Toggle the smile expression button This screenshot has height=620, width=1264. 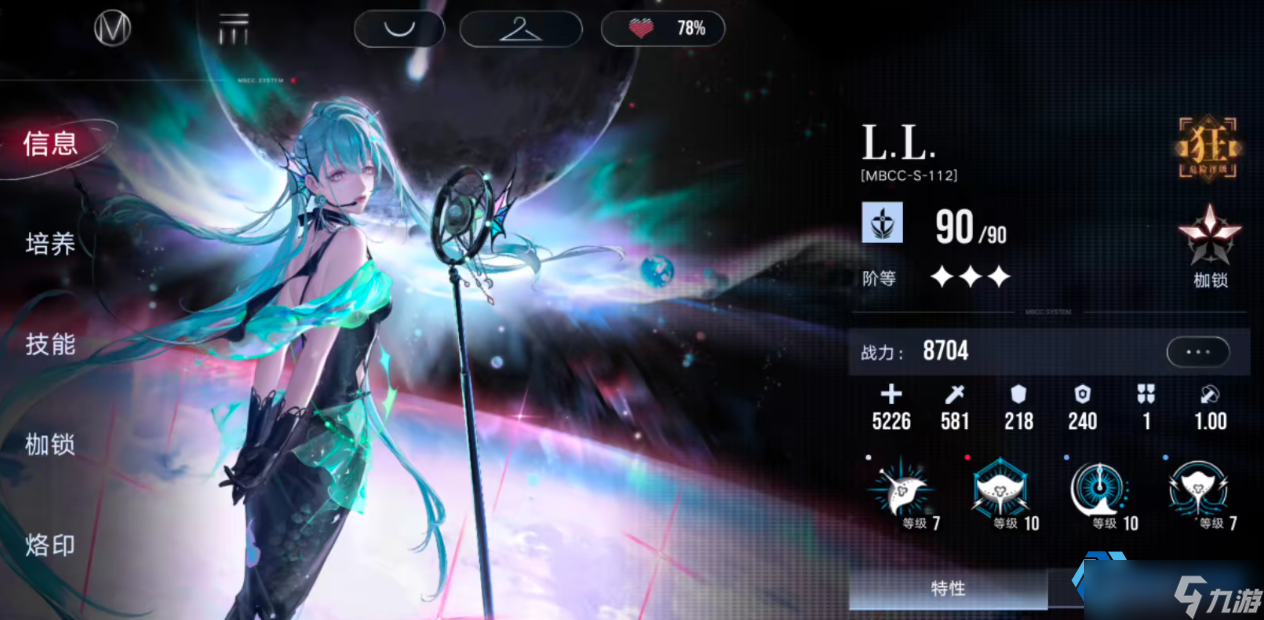[x=400, y=28]
